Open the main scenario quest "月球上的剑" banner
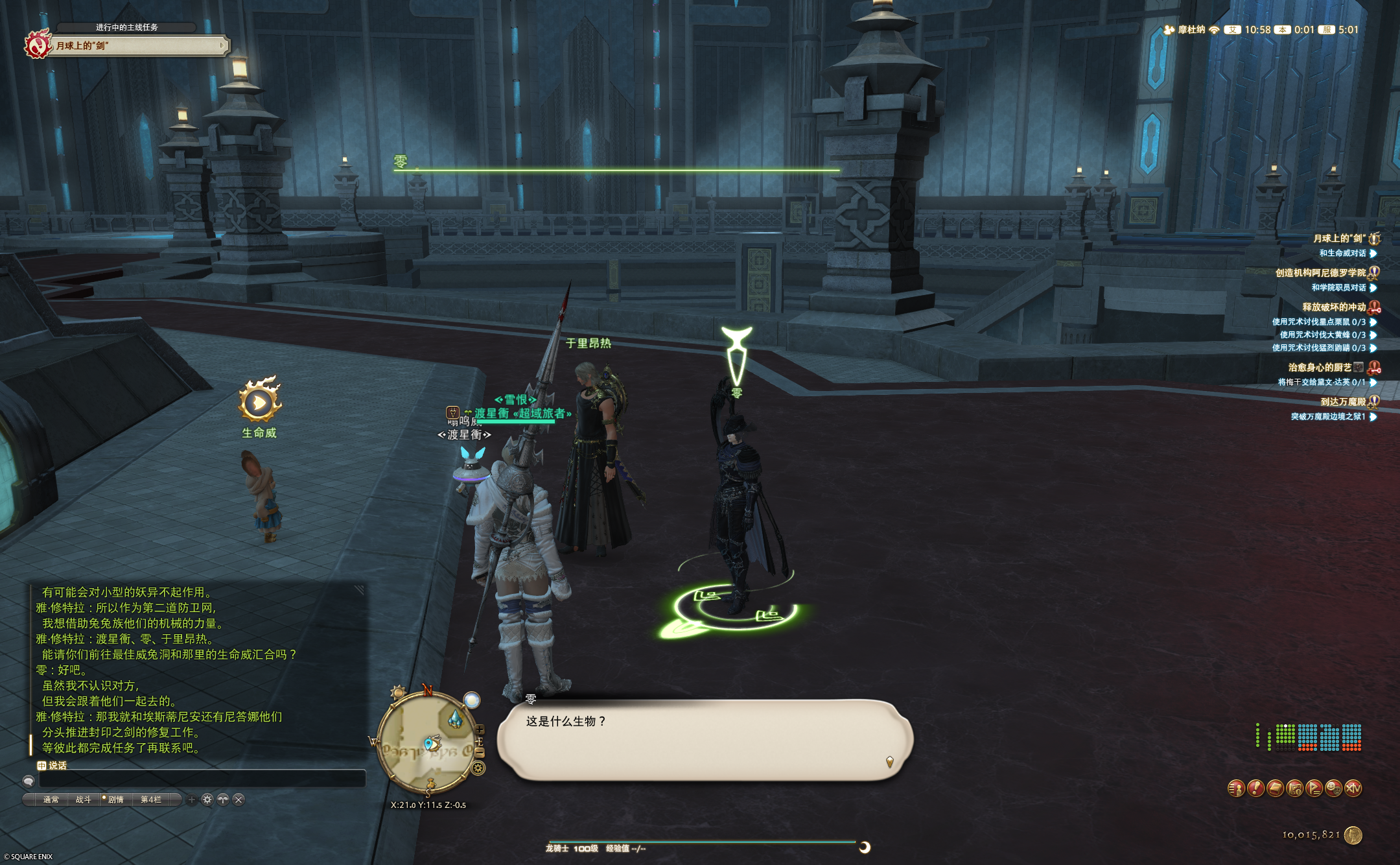1400x865 pixels. tap(139, 45)
